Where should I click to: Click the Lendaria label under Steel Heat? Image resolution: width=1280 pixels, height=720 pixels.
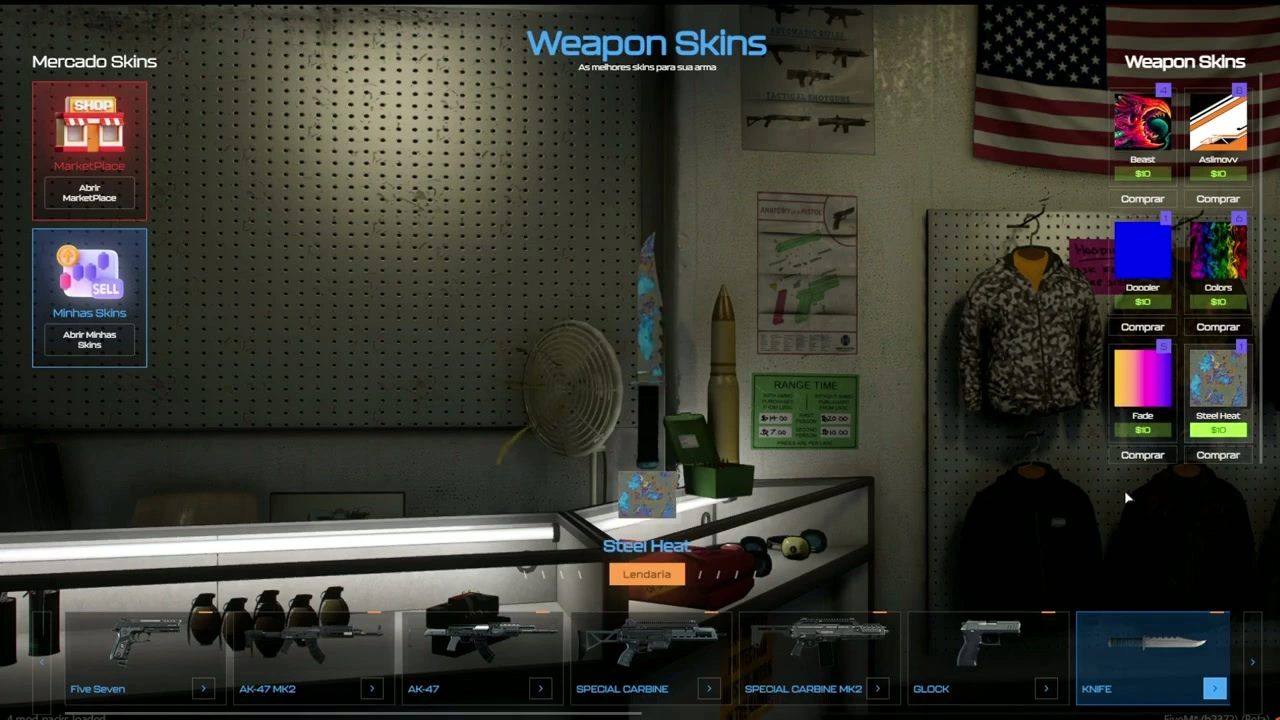646,573
